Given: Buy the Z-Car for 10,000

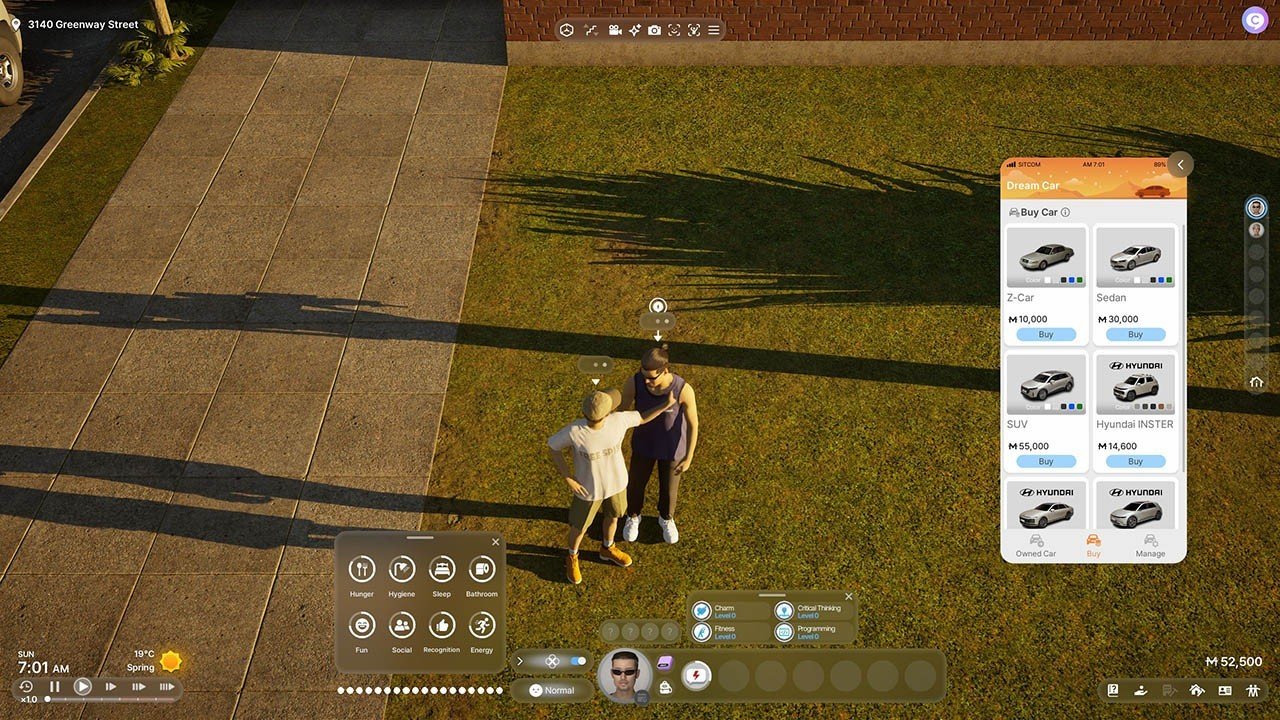Looking at the screenshot, I should [1046, 334].
